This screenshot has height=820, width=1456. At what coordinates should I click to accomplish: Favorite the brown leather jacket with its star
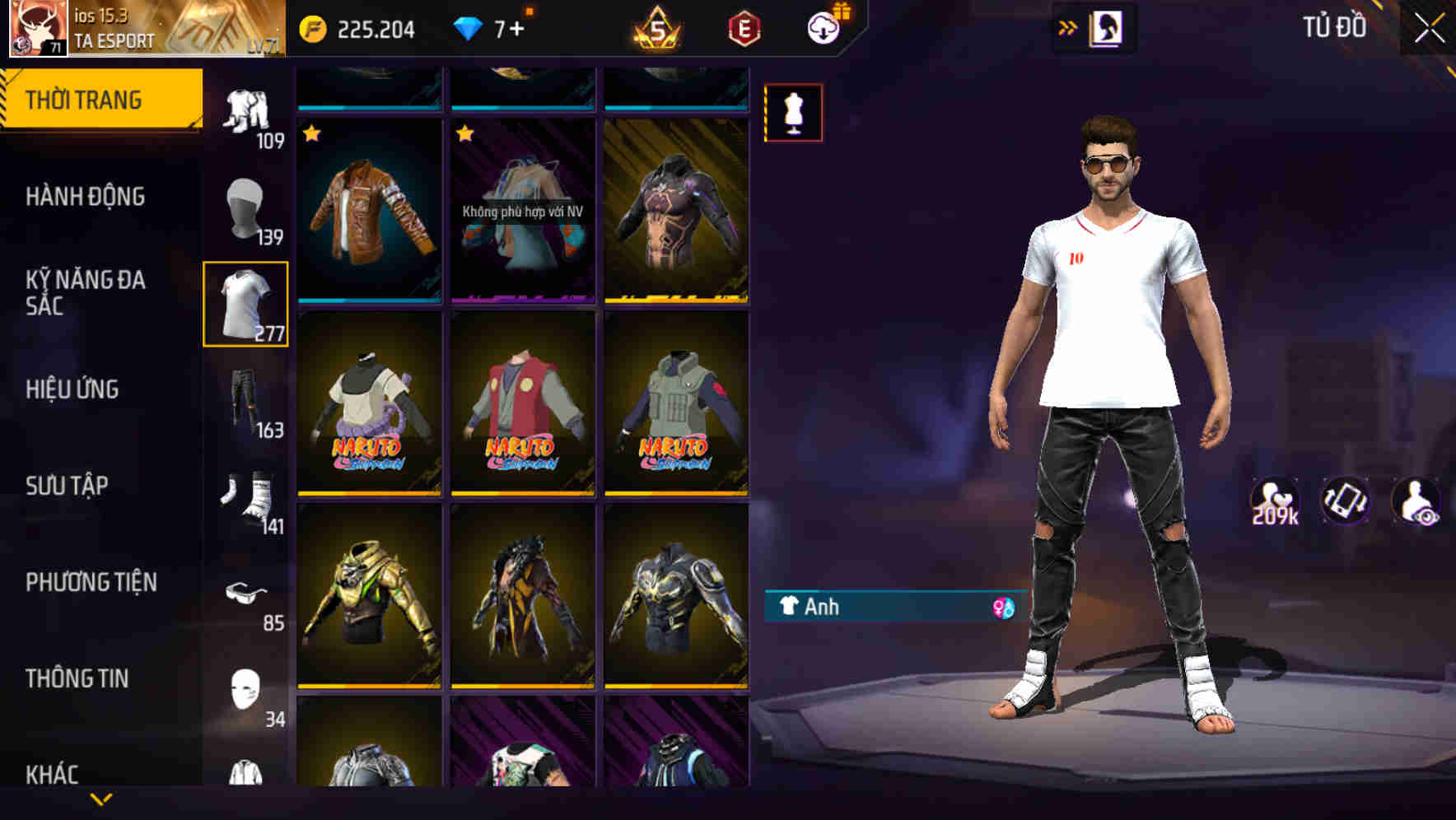(311, 133)
